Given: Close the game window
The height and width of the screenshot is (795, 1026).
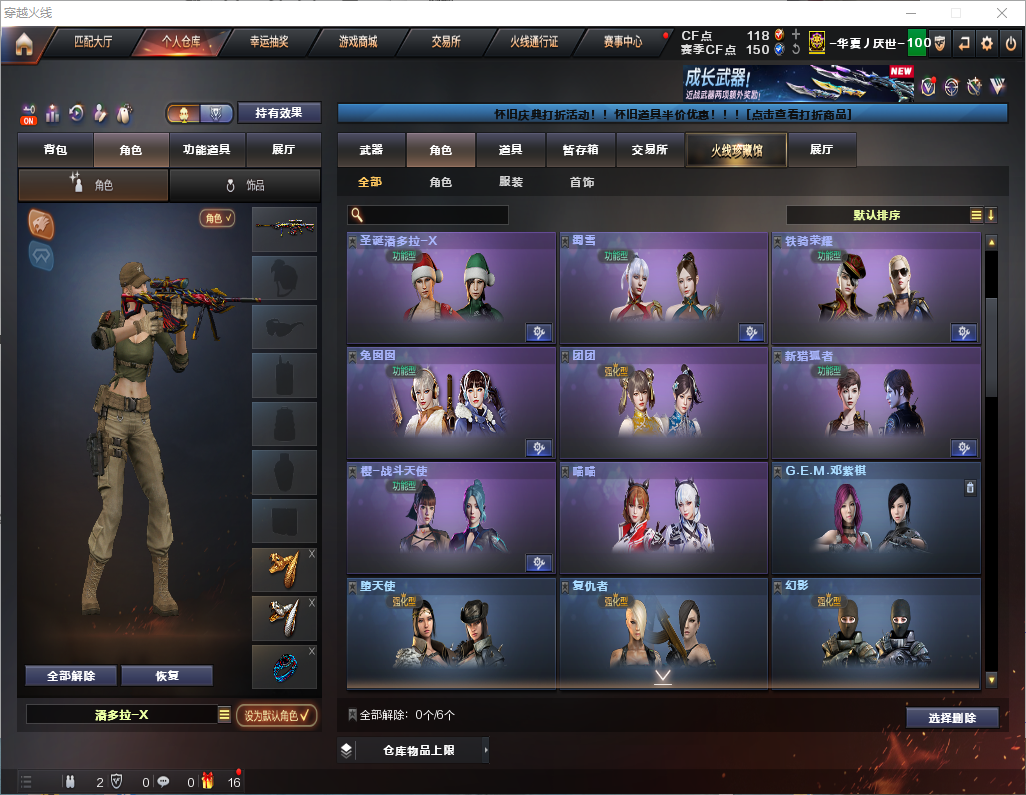Looking at the screenshot, I should point(1002,13).
